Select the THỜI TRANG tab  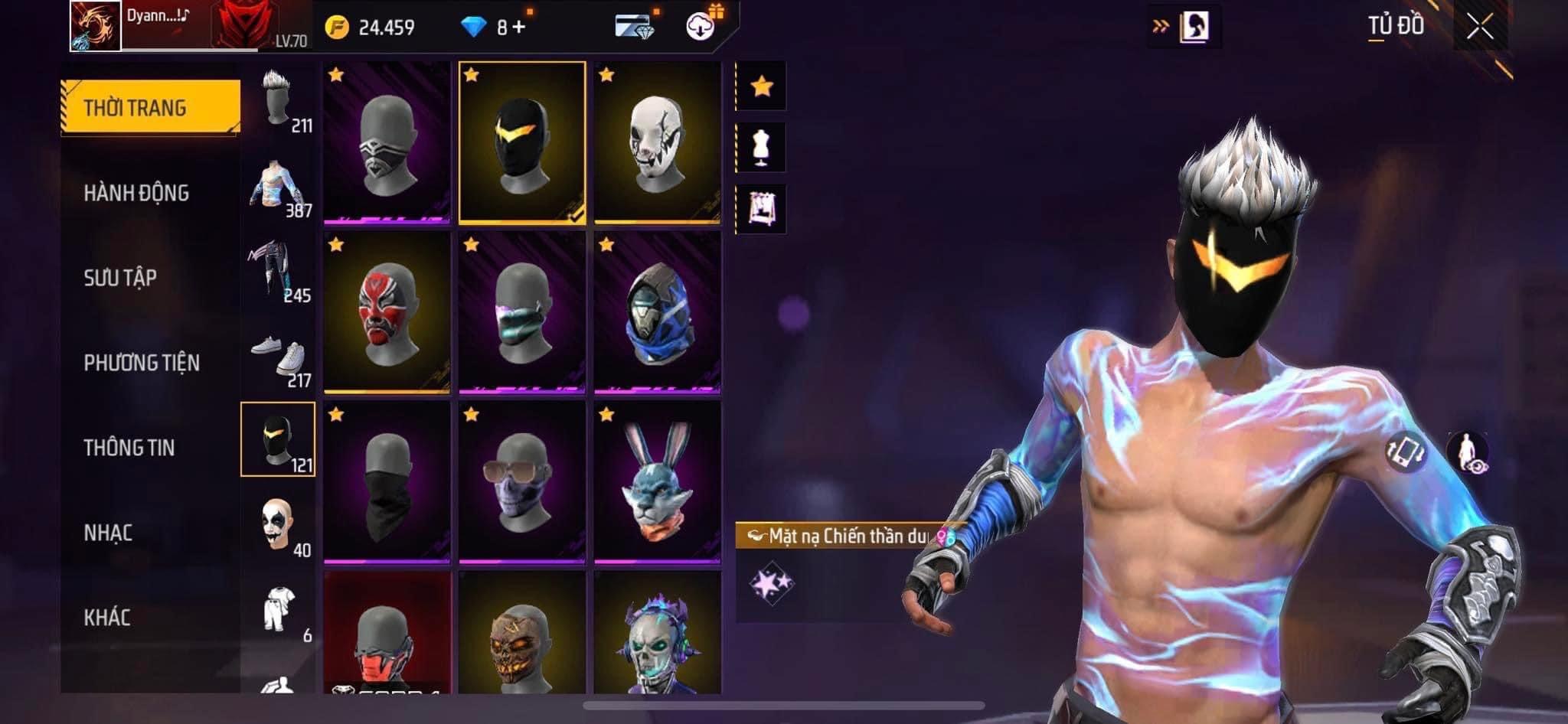[x=150, y=108]
